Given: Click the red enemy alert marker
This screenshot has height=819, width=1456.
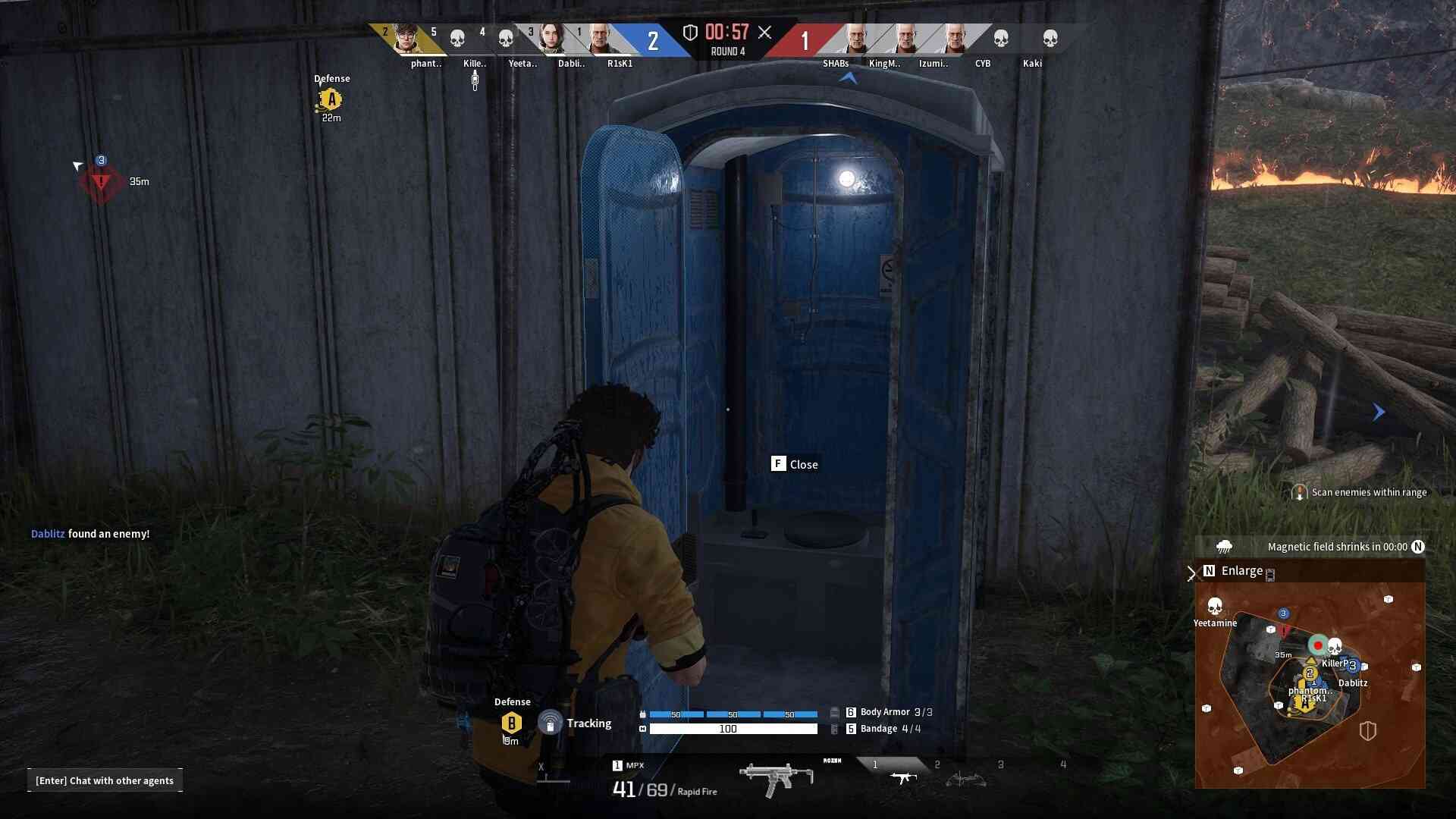Looking at the screenshot, I should 101,182.
